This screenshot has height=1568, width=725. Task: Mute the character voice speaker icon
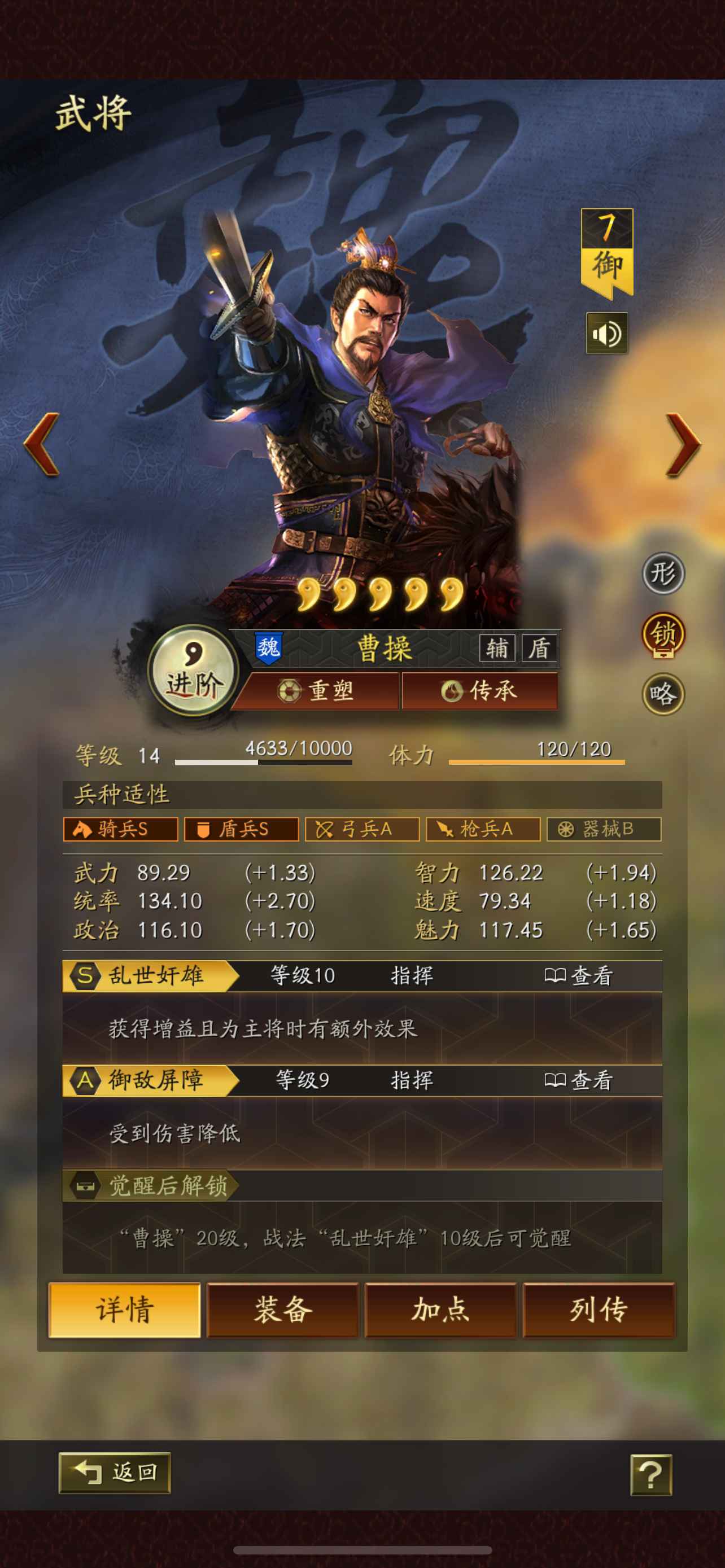[606, 332]
